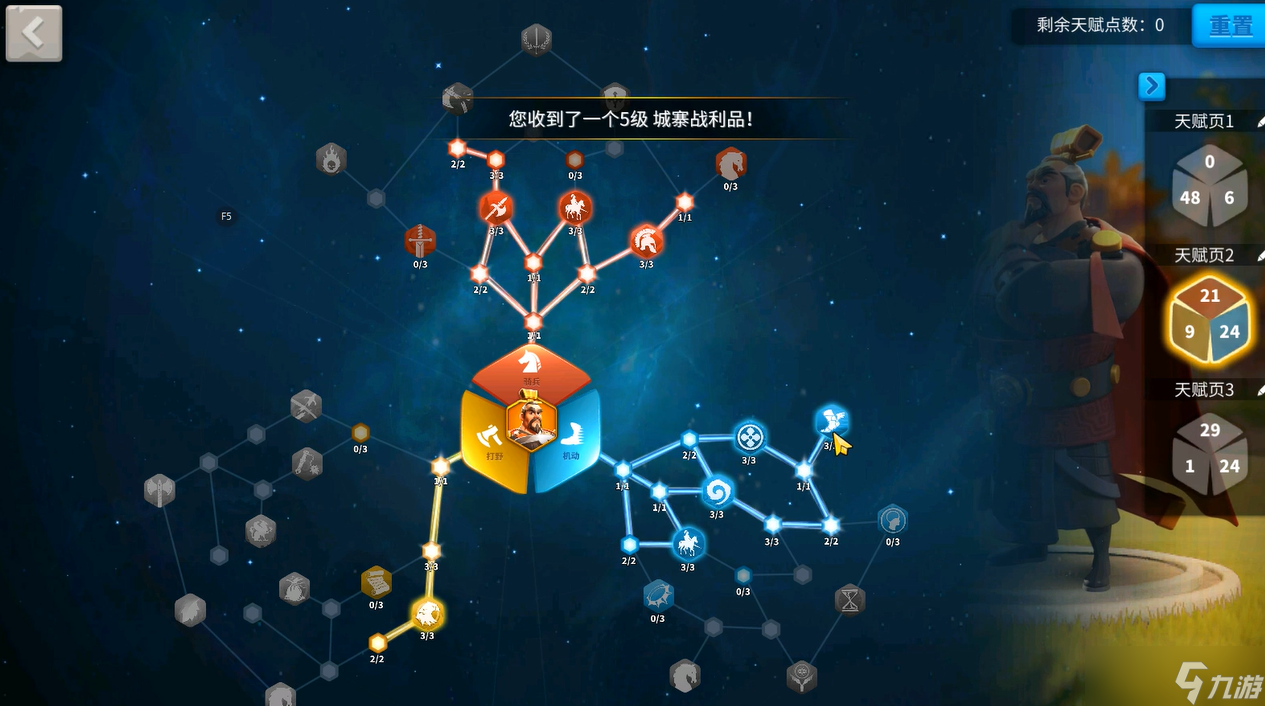Select the blue winged-boot talent node
The height and width of the screenshot is (706, 1265).
831,421
